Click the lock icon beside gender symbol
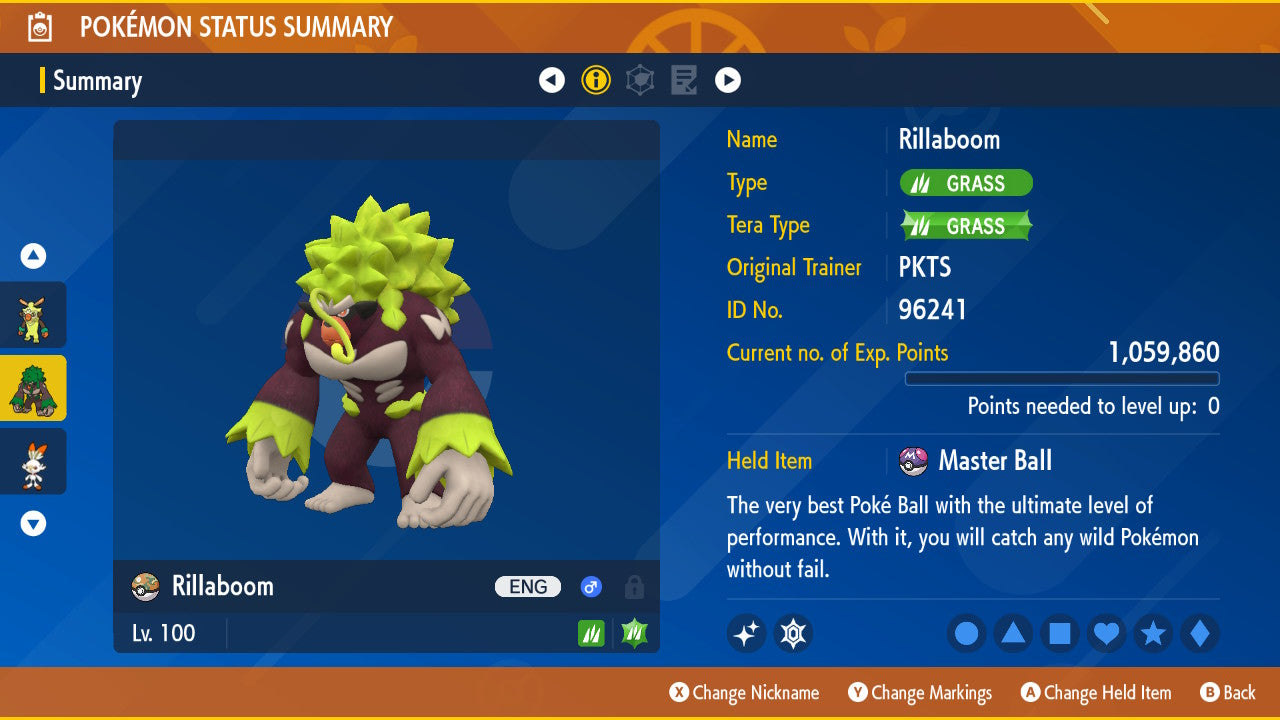 (633, 587)
